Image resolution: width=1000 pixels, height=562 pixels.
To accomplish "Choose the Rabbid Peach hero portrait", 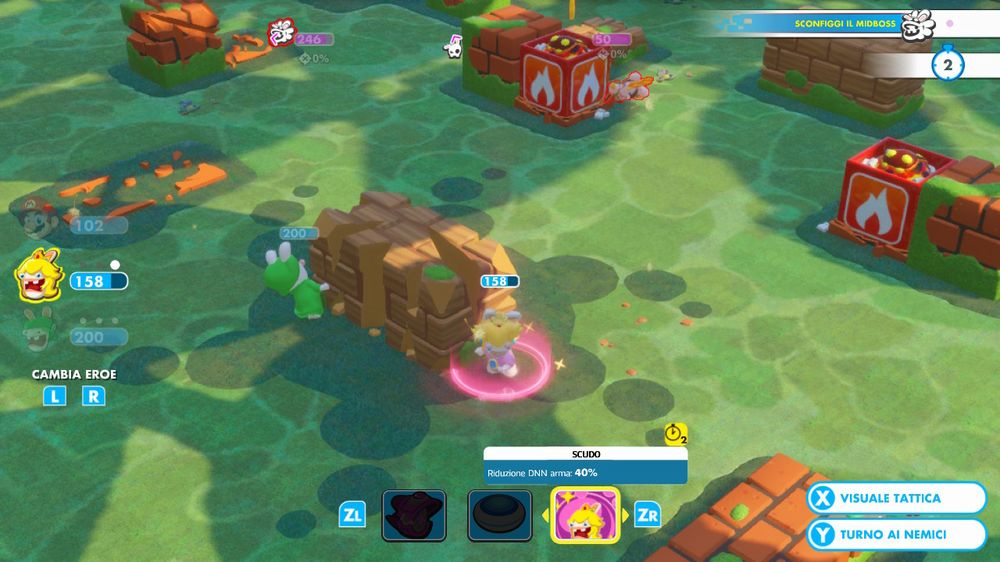I will tap(38, 275).
